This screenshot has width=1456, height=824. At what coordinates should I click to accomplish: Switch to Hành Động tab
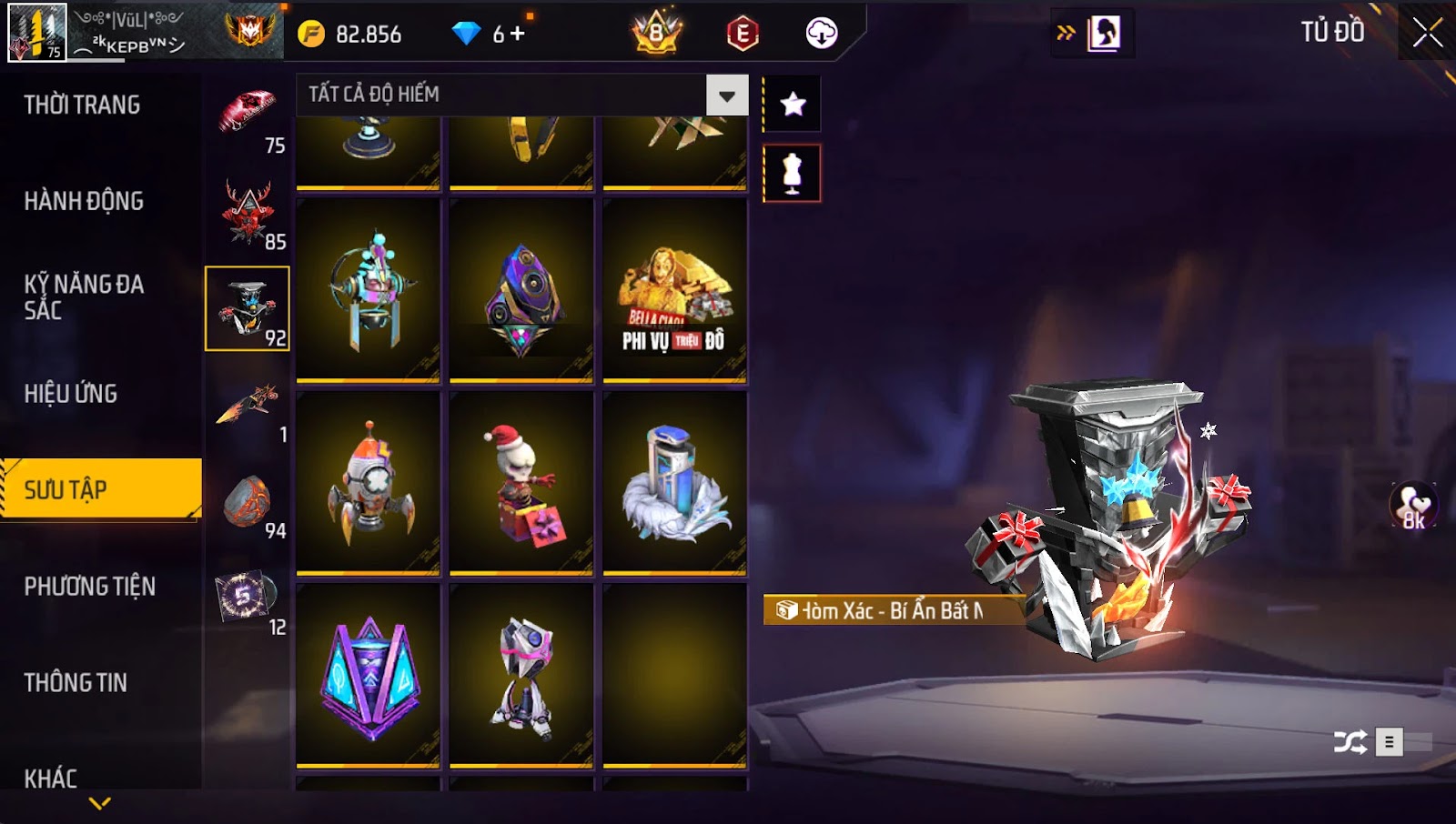[x=84, y=201]
